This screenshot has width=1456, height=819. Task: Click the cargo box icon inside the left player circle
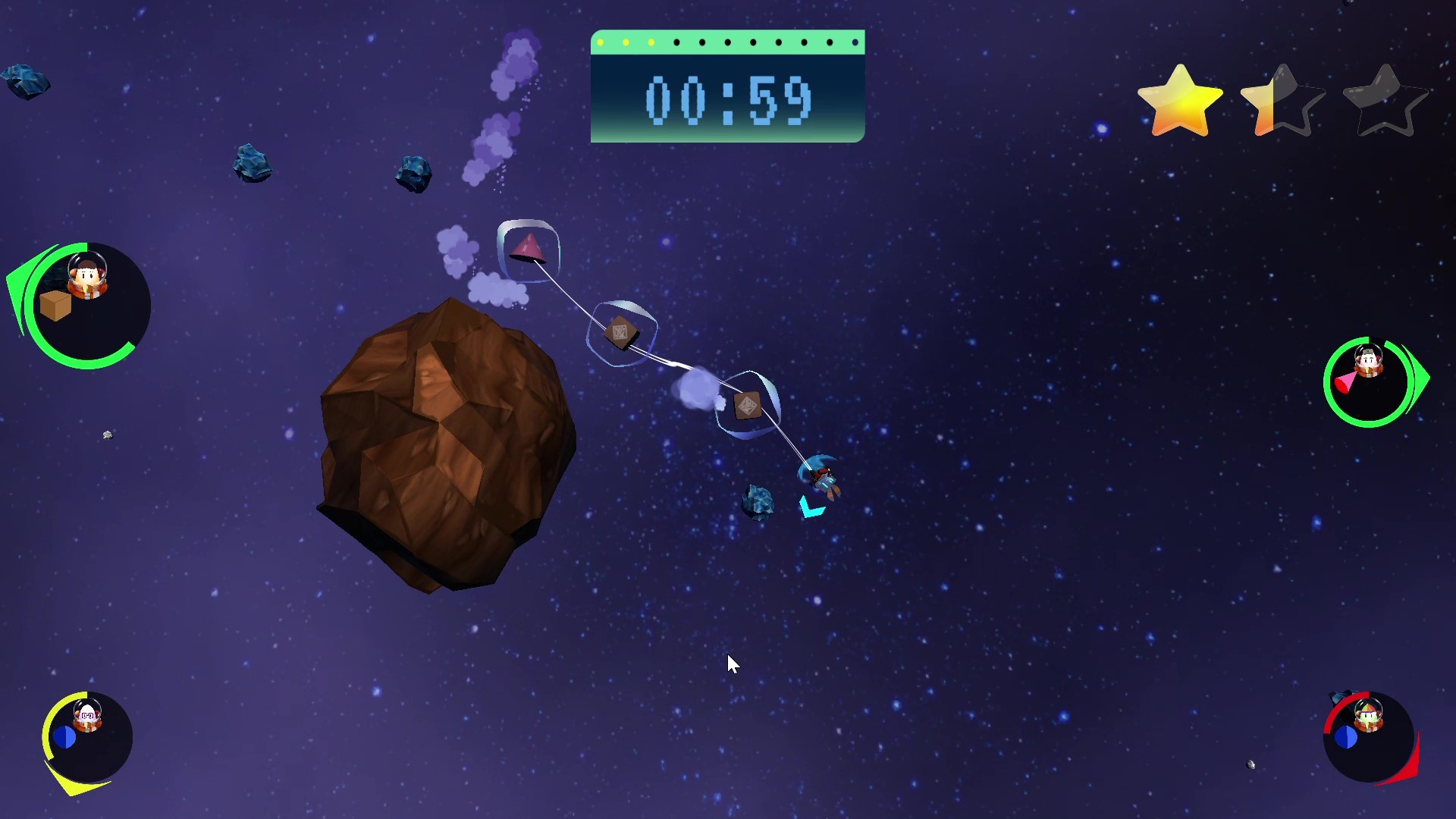tap(55, 307)
